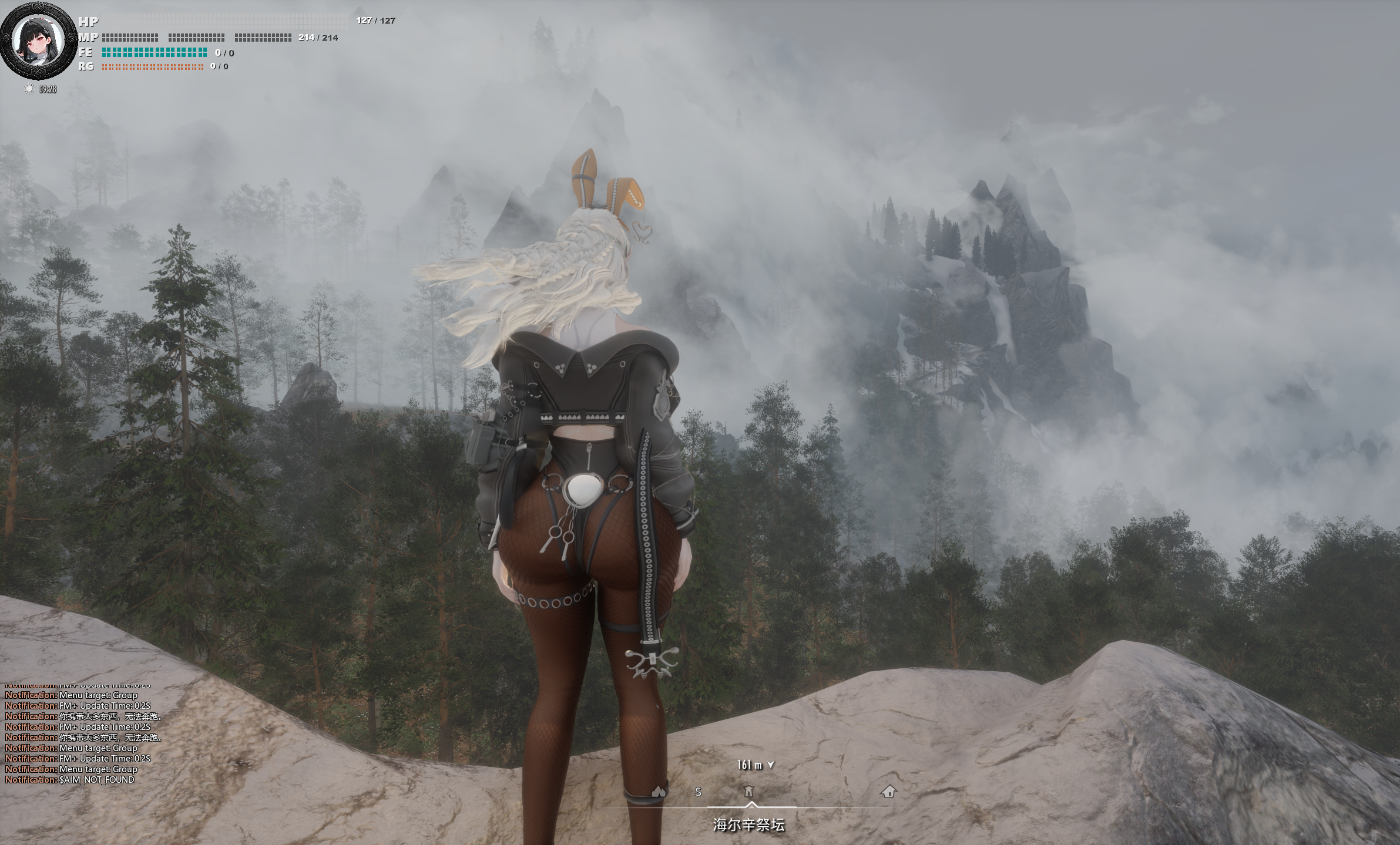
Task: Click the character portrait in the HUD
Action: [x=39, y=41]
